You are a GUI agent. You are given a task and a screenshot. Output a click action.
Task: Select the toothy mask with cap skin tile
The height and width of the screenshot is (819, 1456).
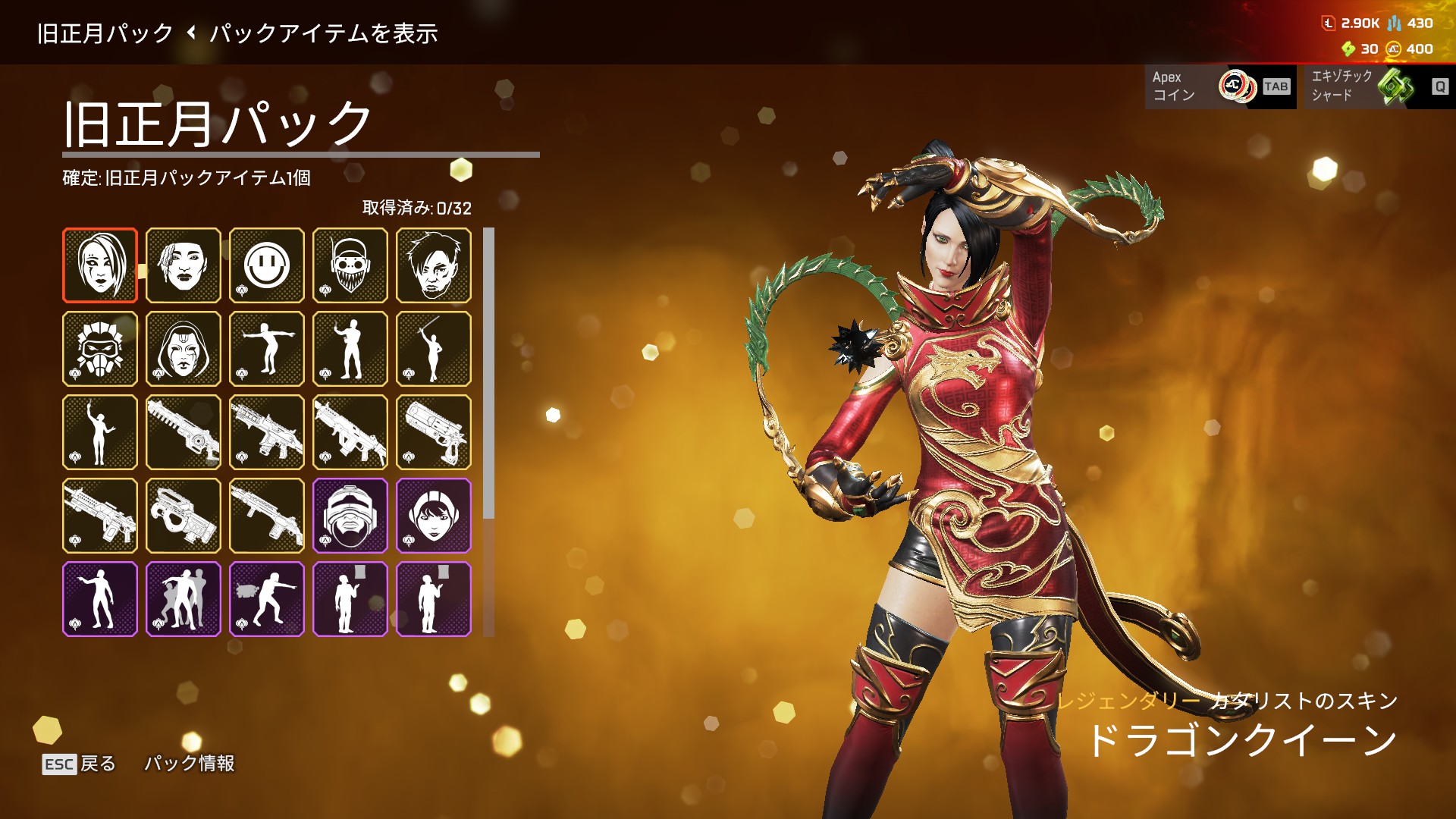350,265
